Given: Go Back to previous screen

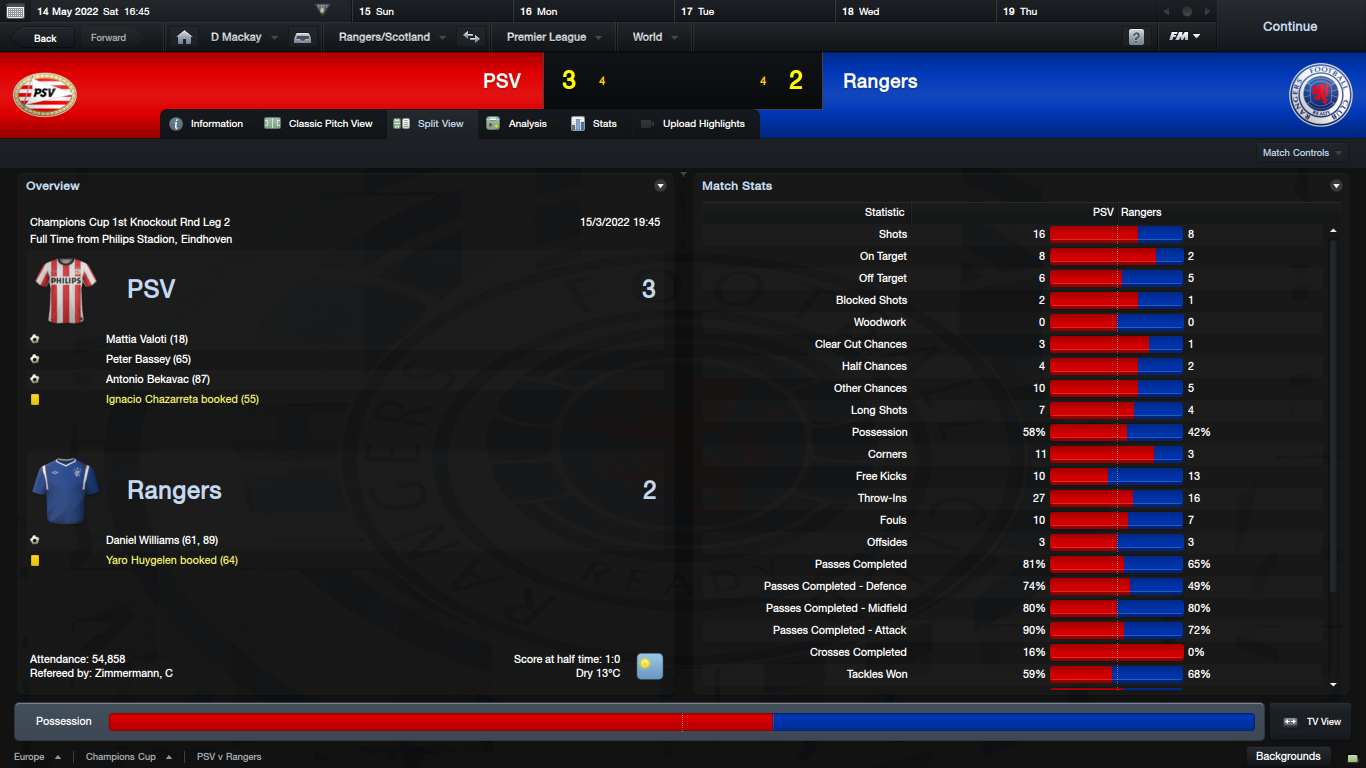Looking at the screenshot, I should (x=46, y=38).
